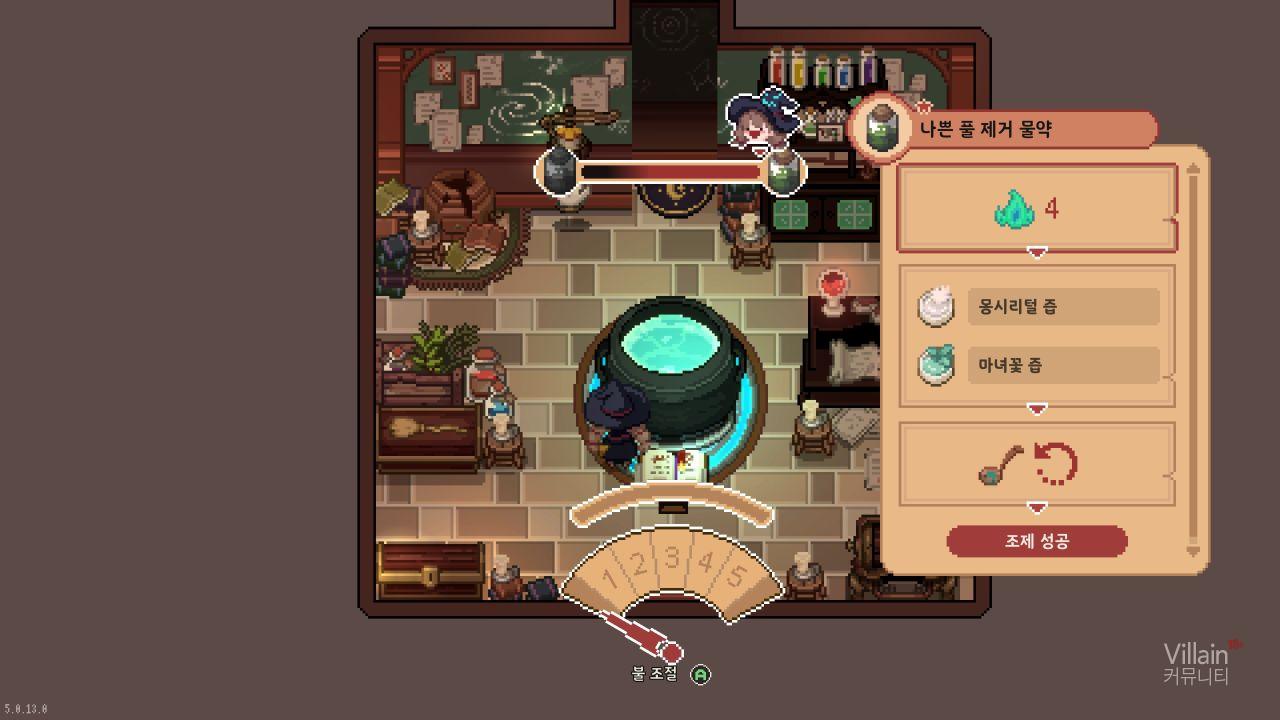
Task: Click the green potion icon beside the recipe title
Action: [x=882, y=129]
